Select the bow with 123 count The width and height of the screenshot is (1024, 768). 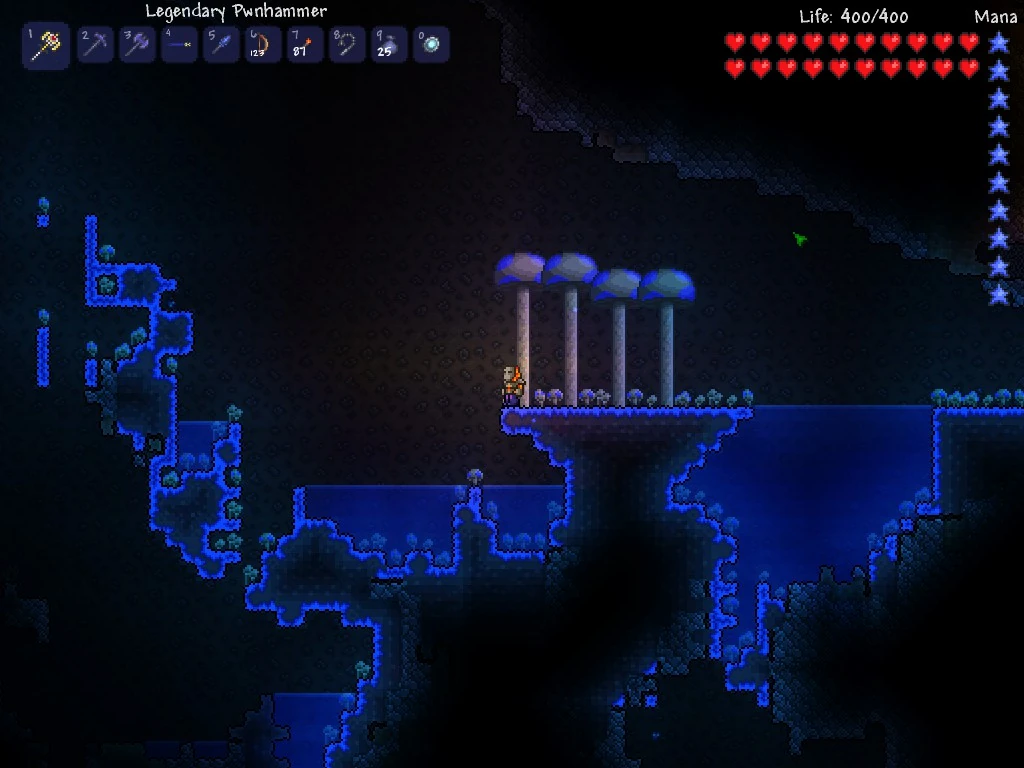[x=264, y=45]
